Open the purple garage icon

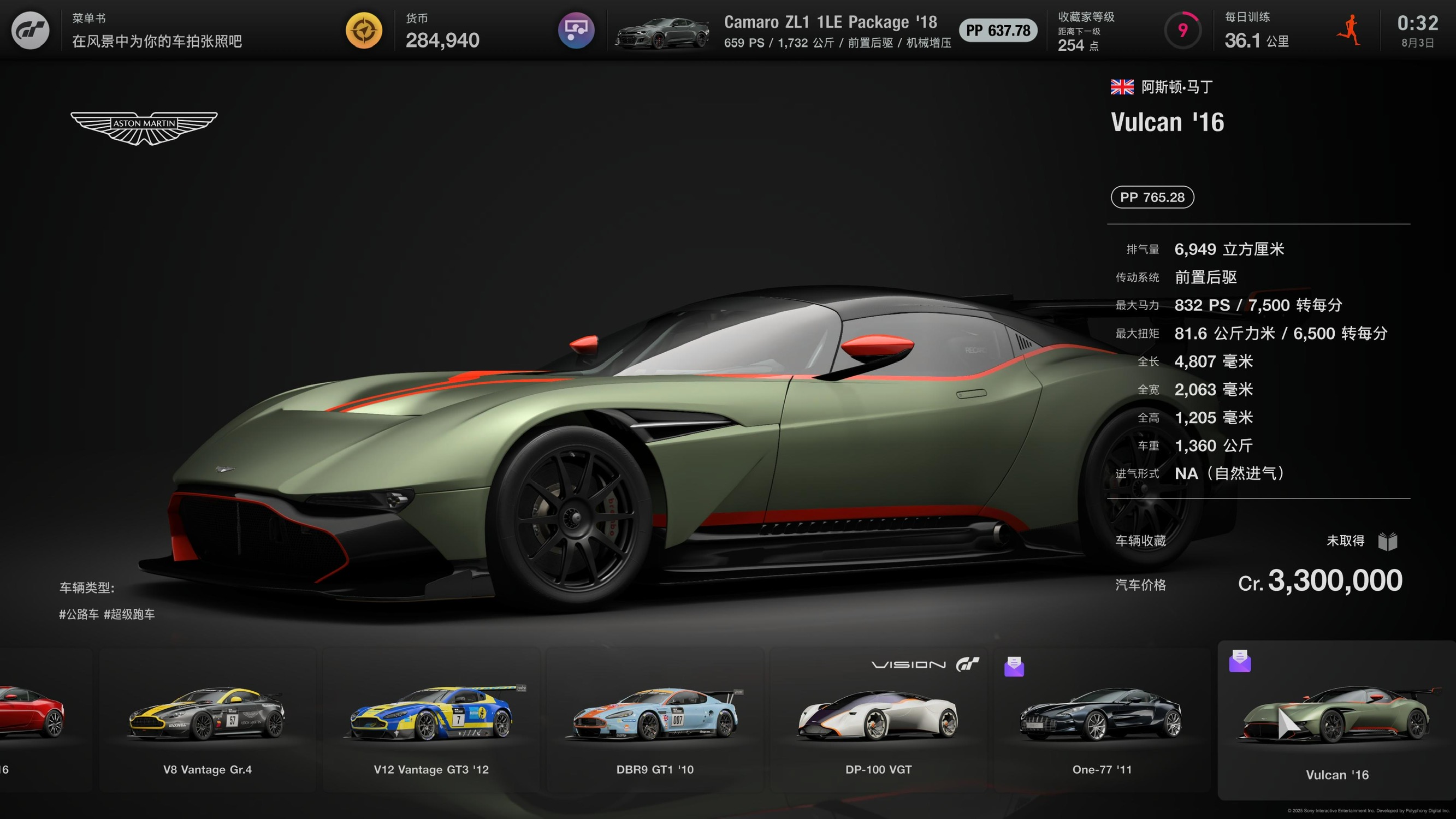(576, 31)
